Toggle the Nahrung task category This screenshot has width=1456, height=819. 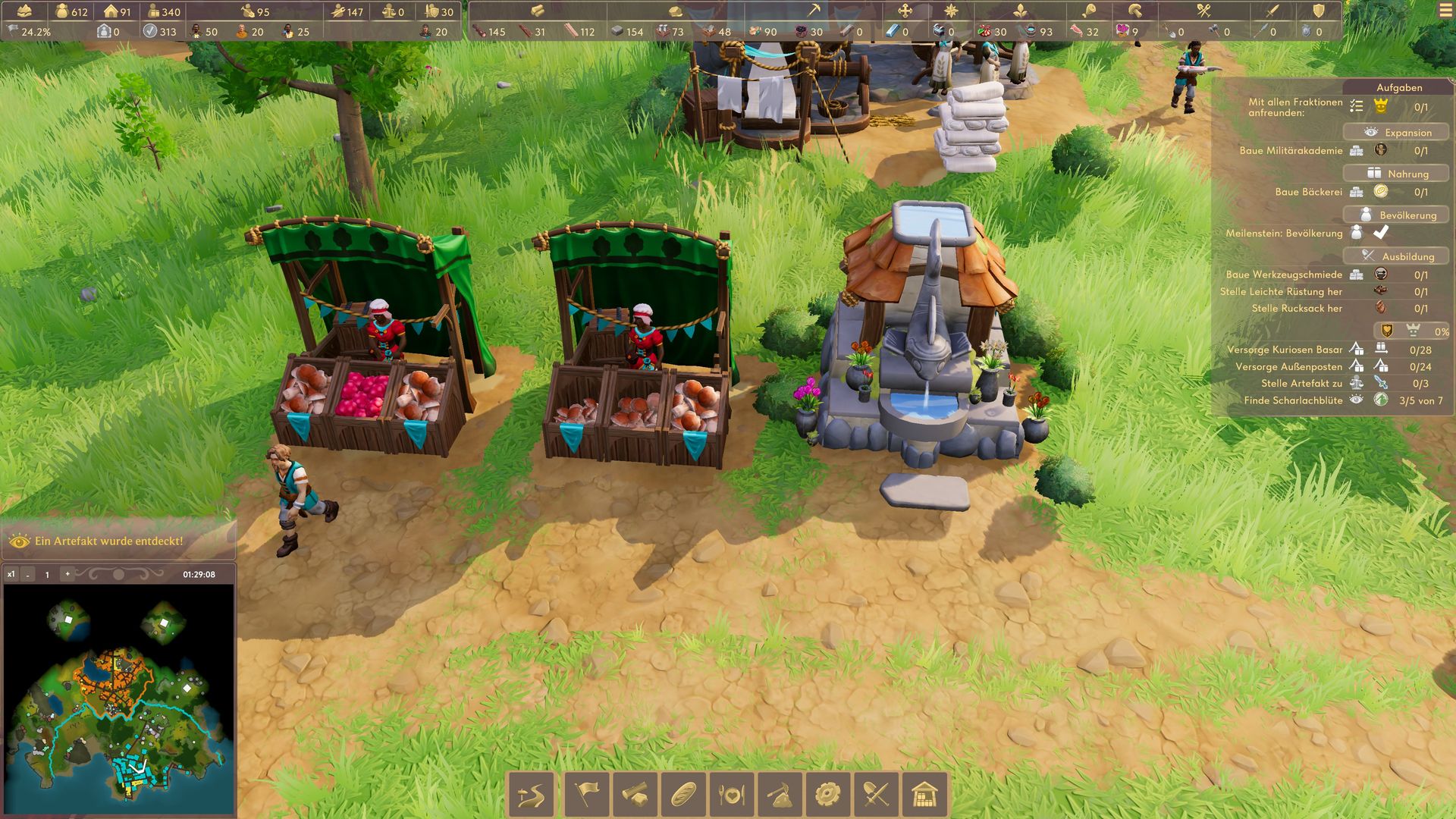pos(1396,174)
